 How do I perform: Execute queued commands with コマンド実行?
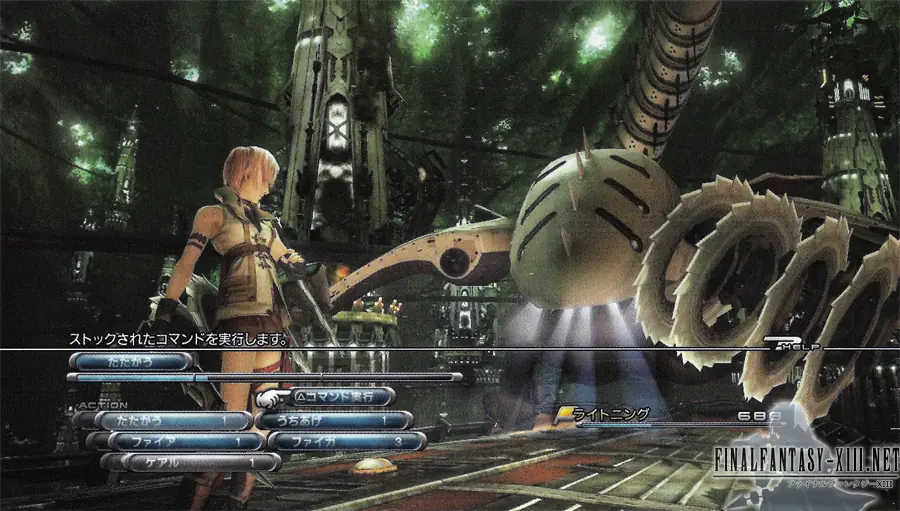pyautogui.click(x=340, y=397)
